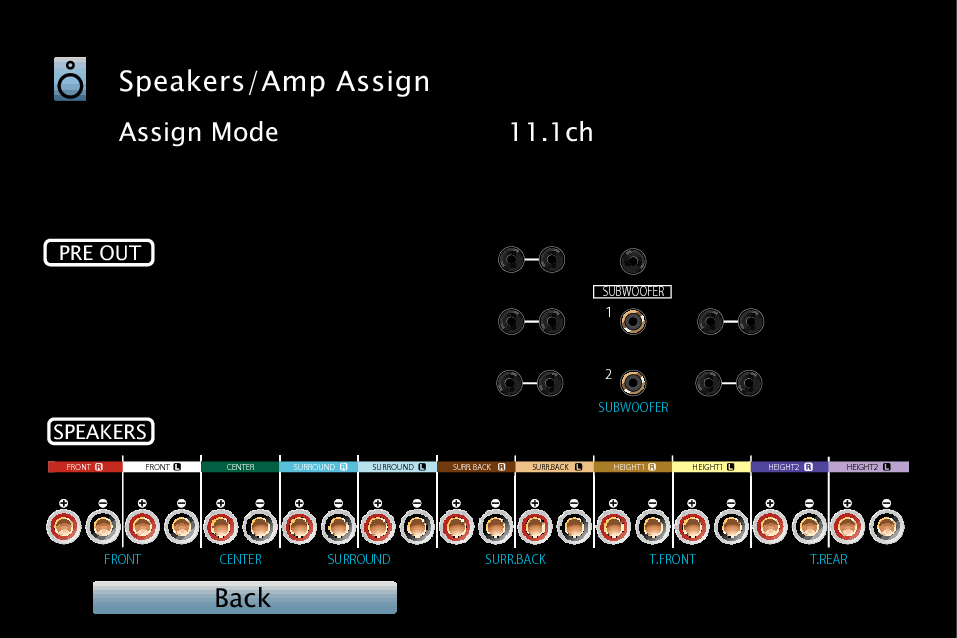Select the yellow HEIGHT1 L channel label
Image resolution: width=957 pixels, height=638 pixels.
[711, 467]
